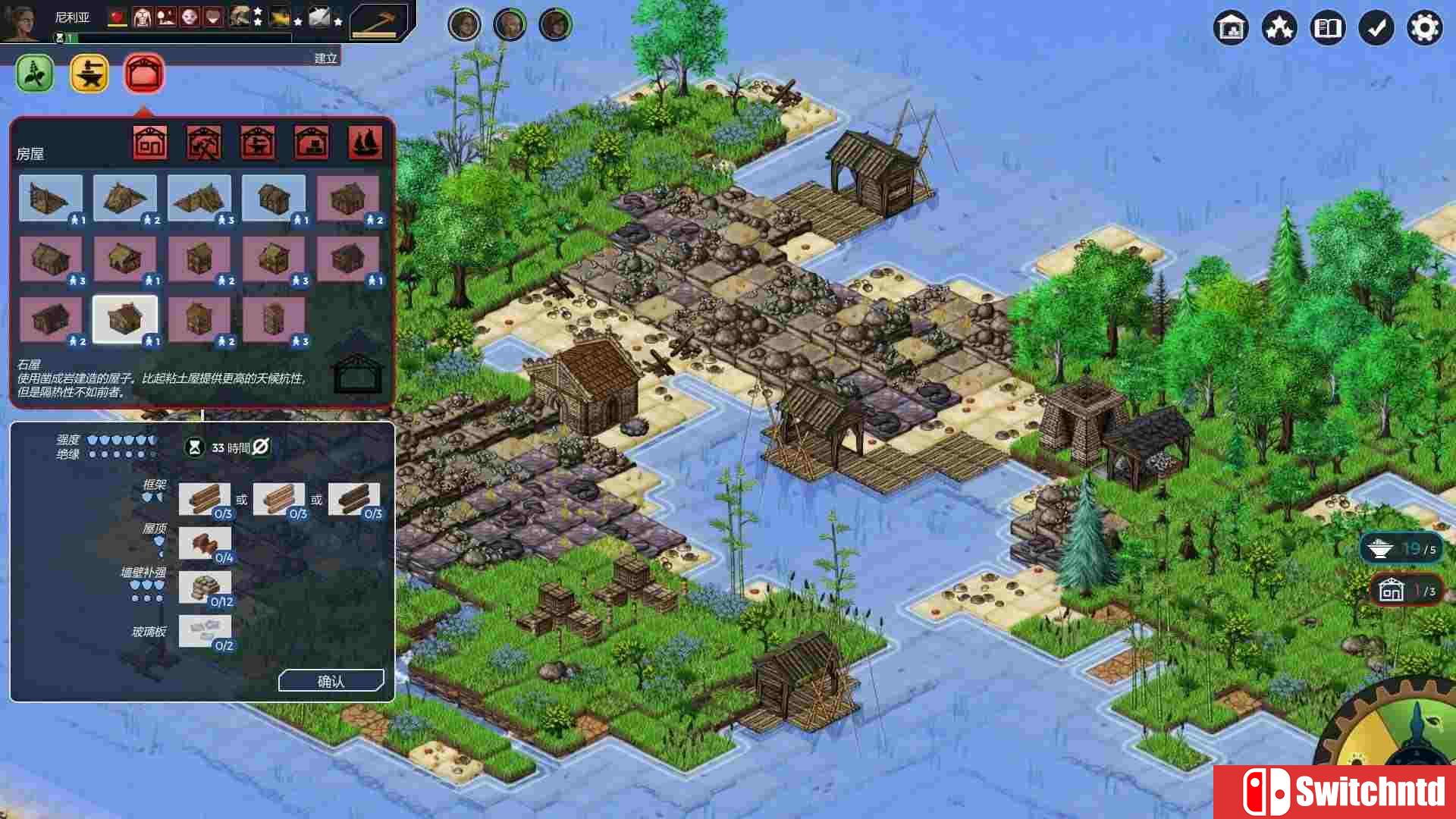The image size is (1456, 819).
Task: Toggle the Ø no-time-limit option beside 33 时间
Action: click(261, 447)
